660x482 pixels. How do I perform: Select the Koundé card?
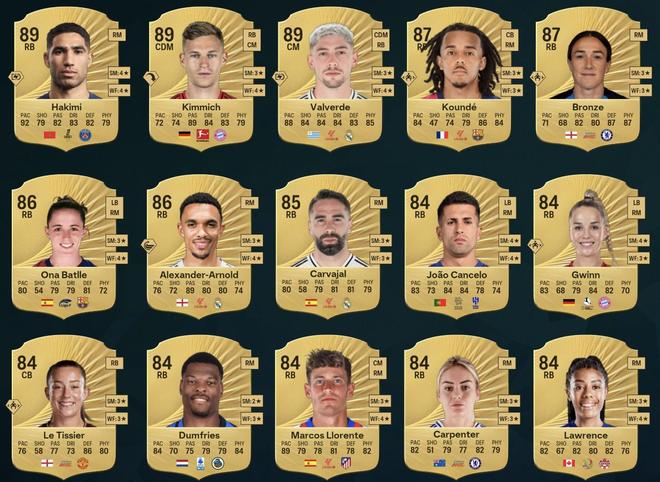click(x=460, y=79)
